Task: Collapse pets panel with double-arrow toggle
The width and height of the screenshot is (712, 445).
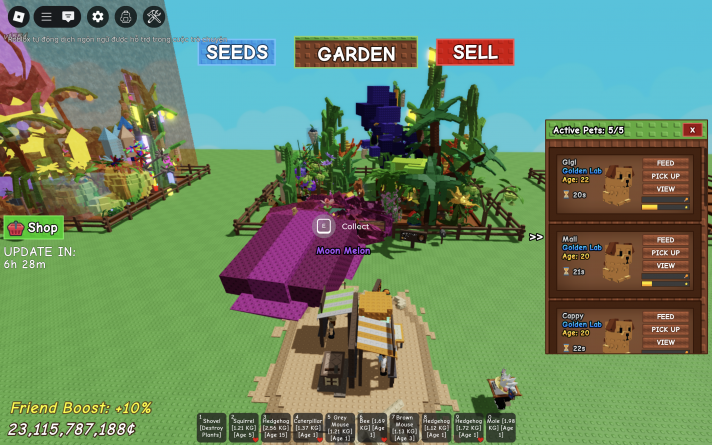Action: point(536,237)
